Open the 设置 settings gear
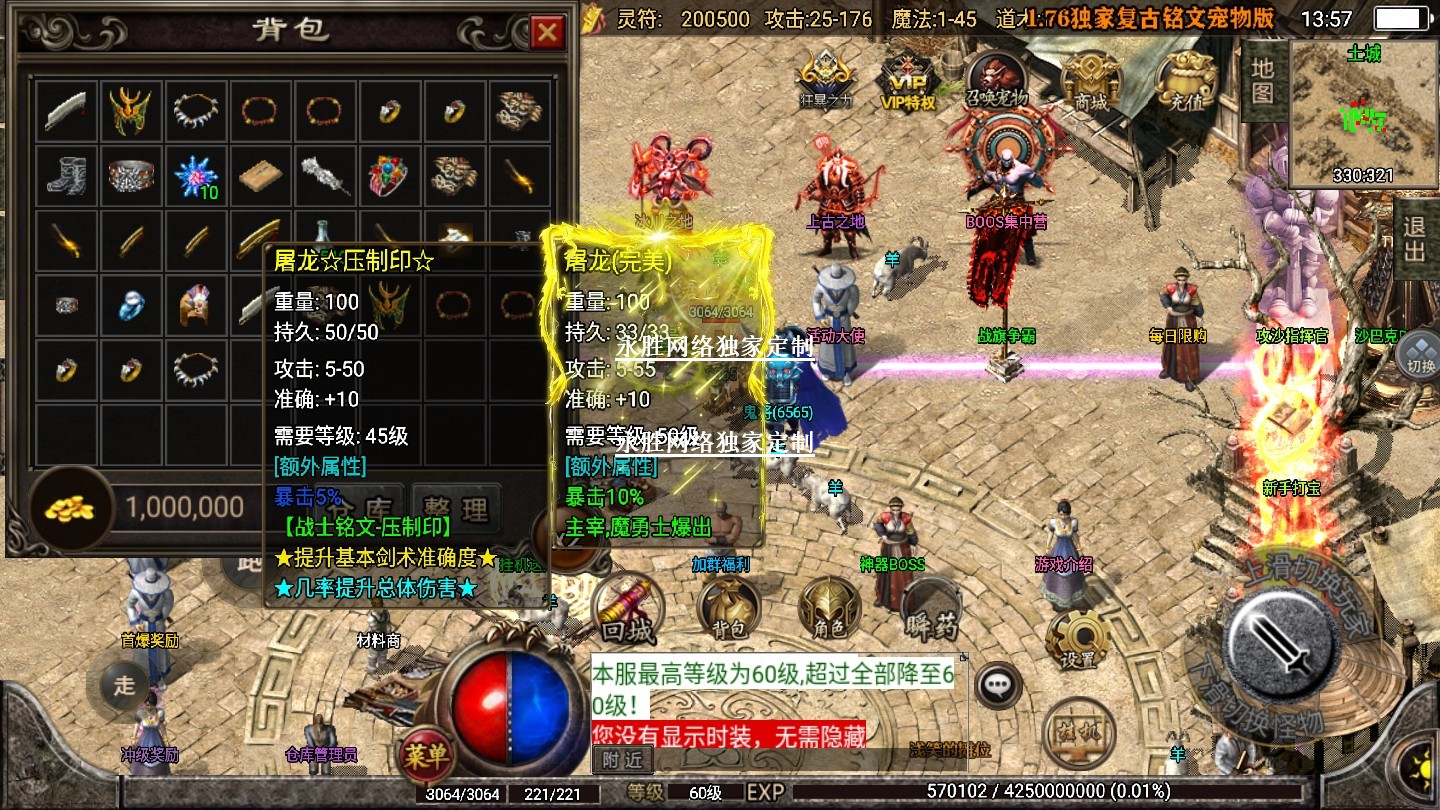Image resolution: width=1440 pixels, height=810 pixels. tap(1078, 638)
